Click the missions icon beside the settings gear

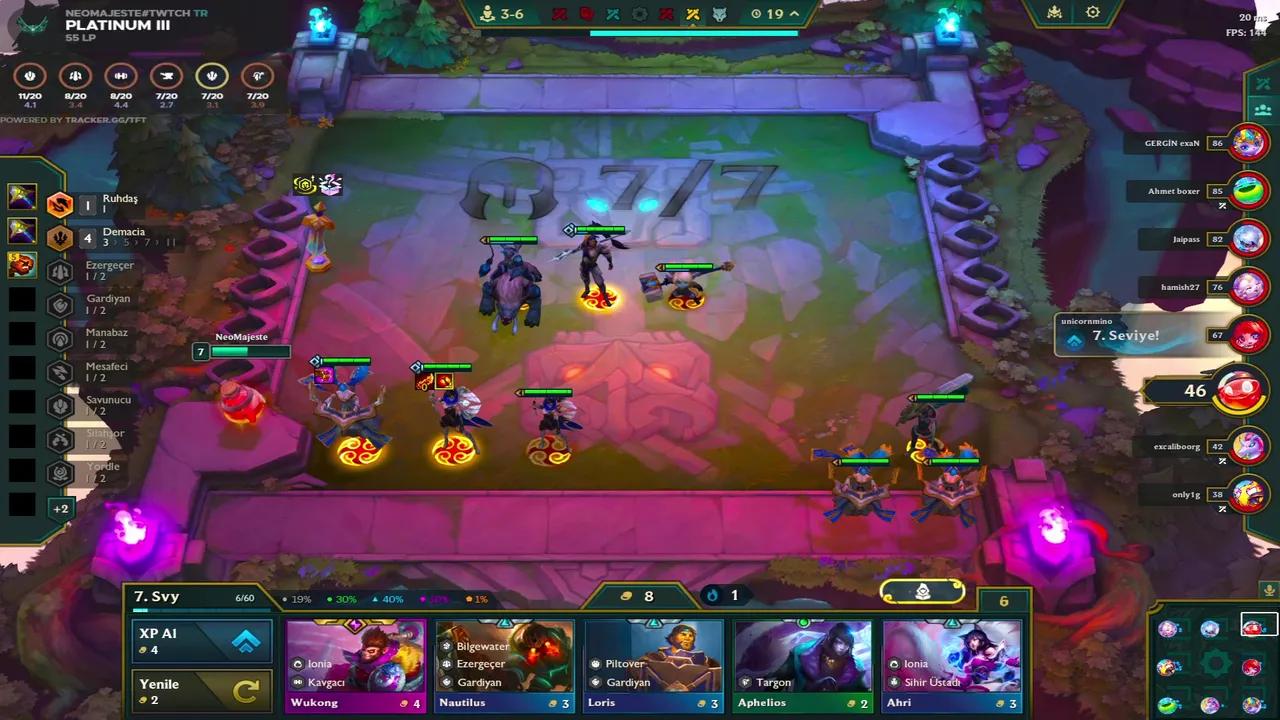[1054, 12]
